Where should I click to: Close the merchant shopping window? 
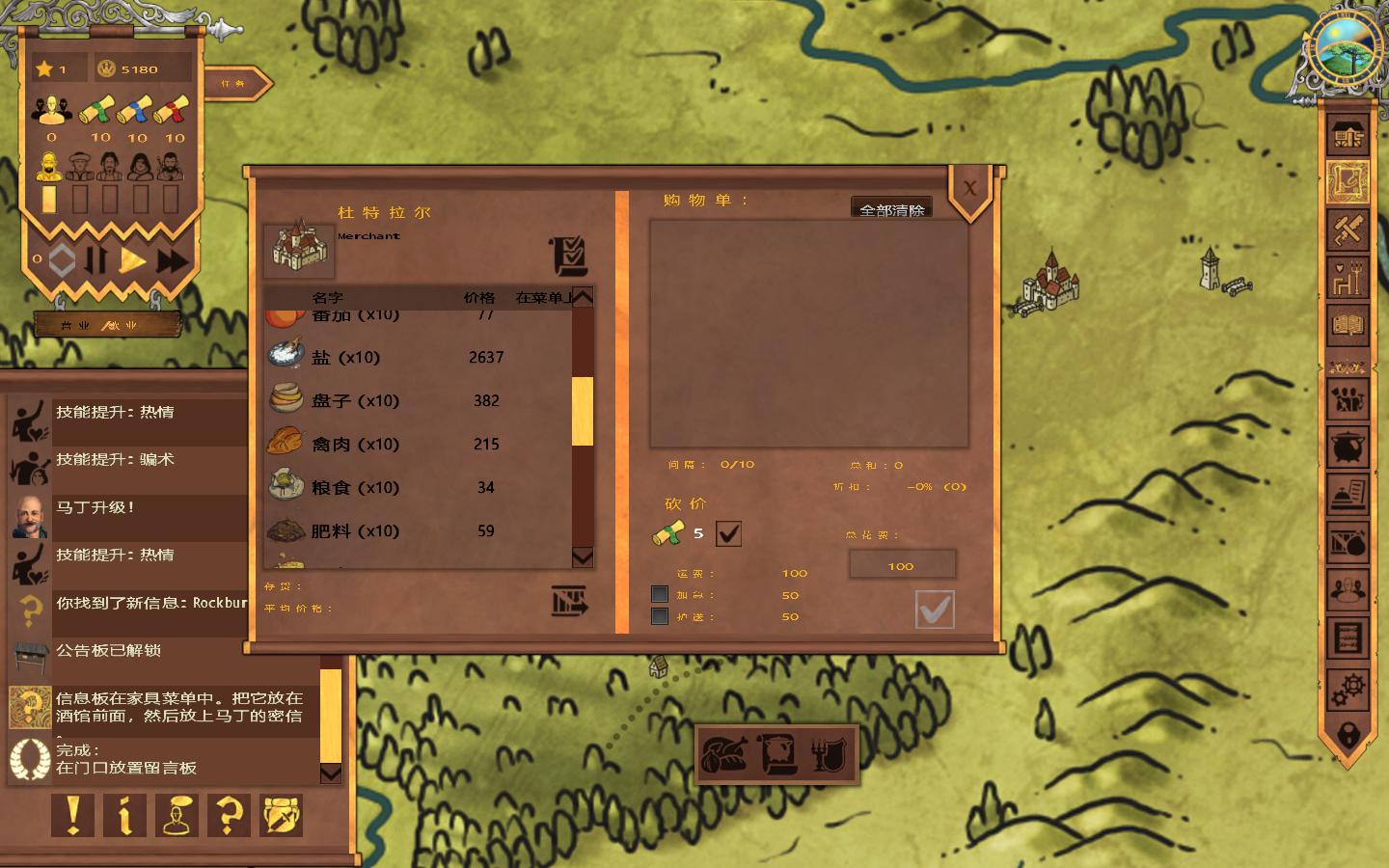click(970, 189)
